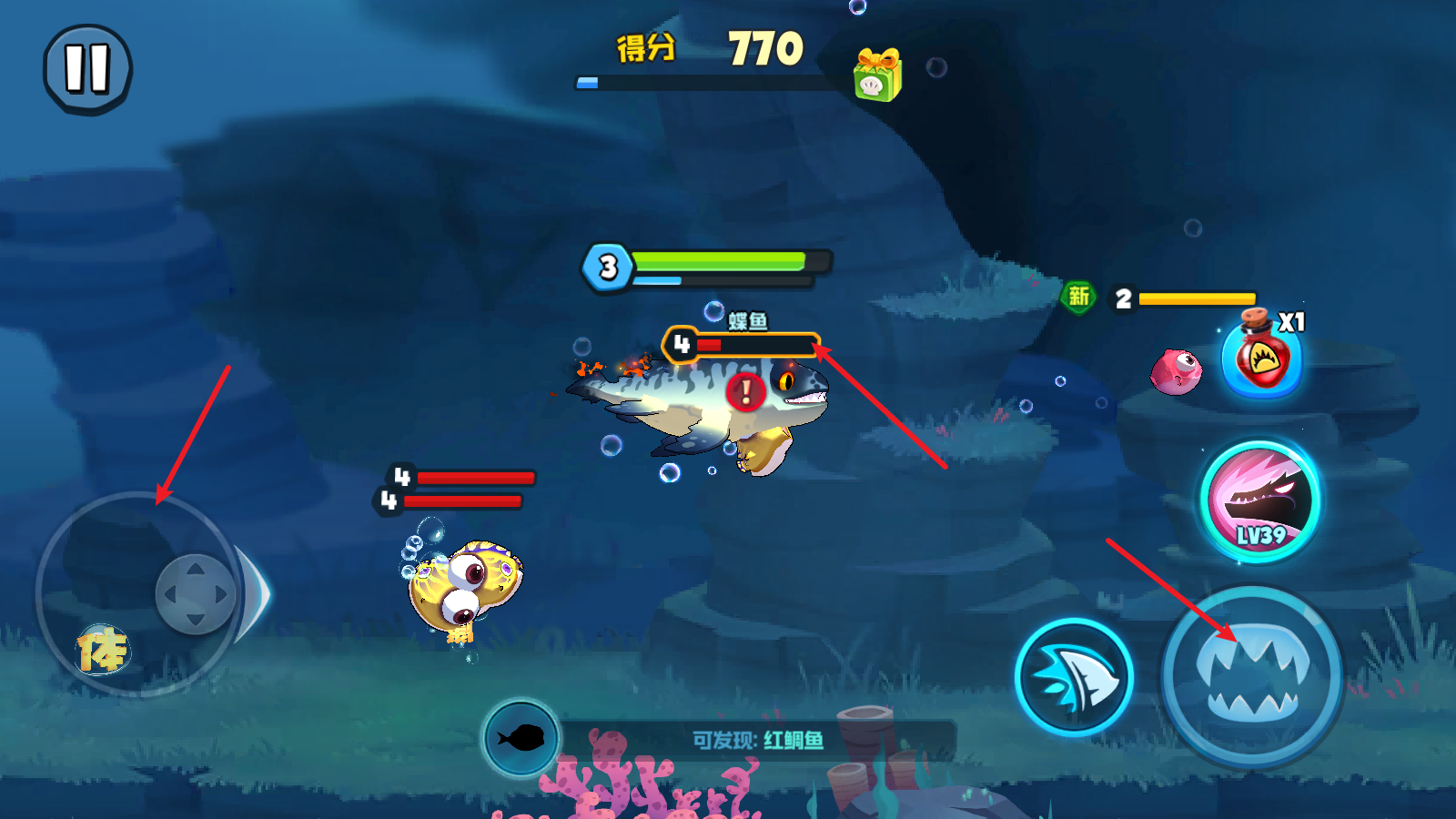Open the black fish silhouette discovery icon
1456x819 pixels.
click(x=521, y=737)
